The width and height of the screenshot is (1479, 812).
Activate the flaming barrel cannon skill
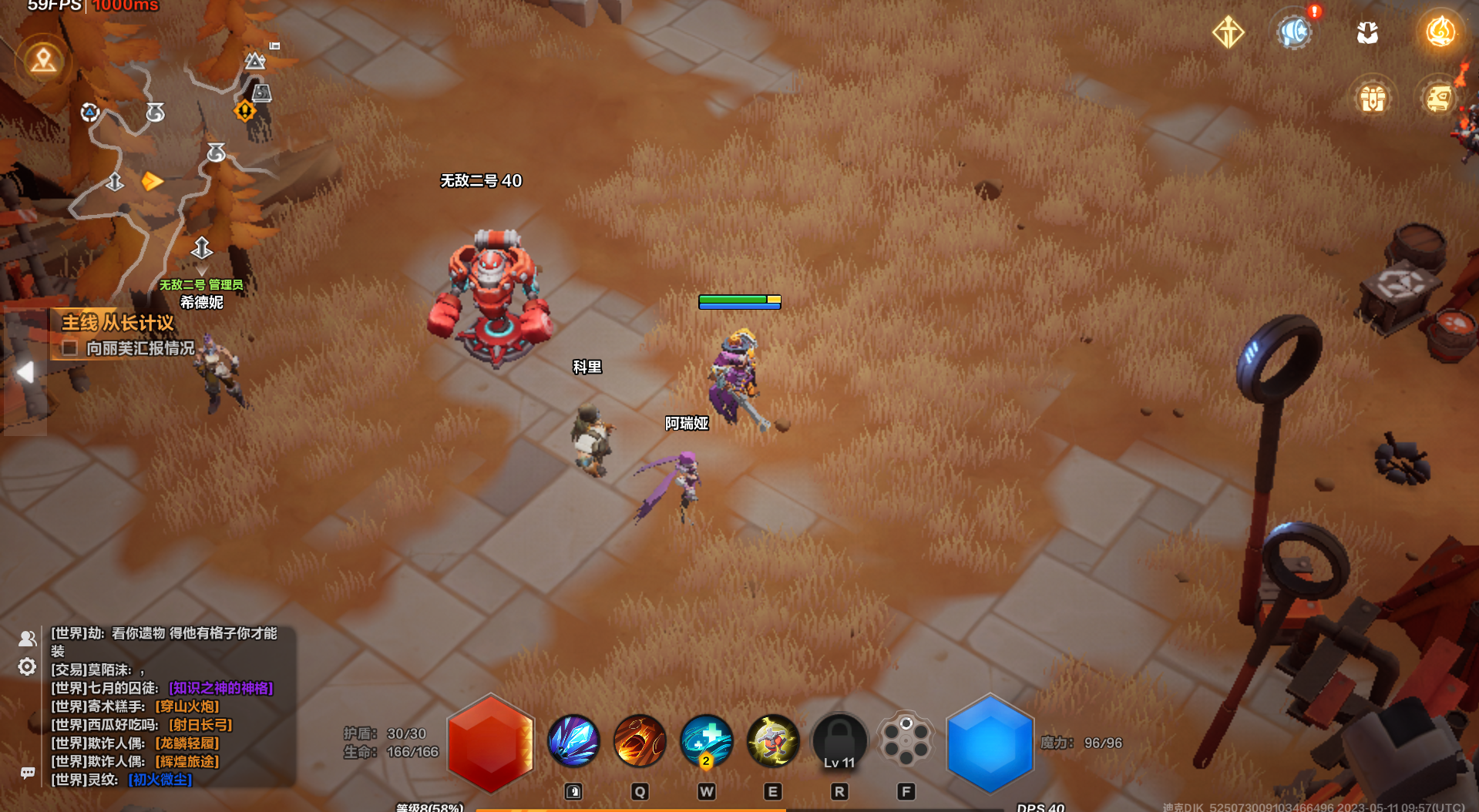click(640, 741)
